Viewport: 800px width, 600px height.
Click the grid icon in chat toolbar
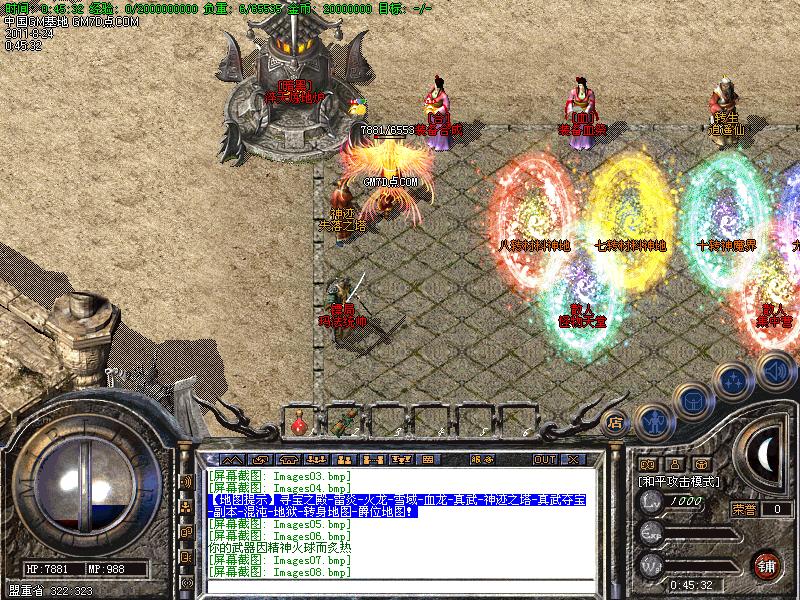428,459
